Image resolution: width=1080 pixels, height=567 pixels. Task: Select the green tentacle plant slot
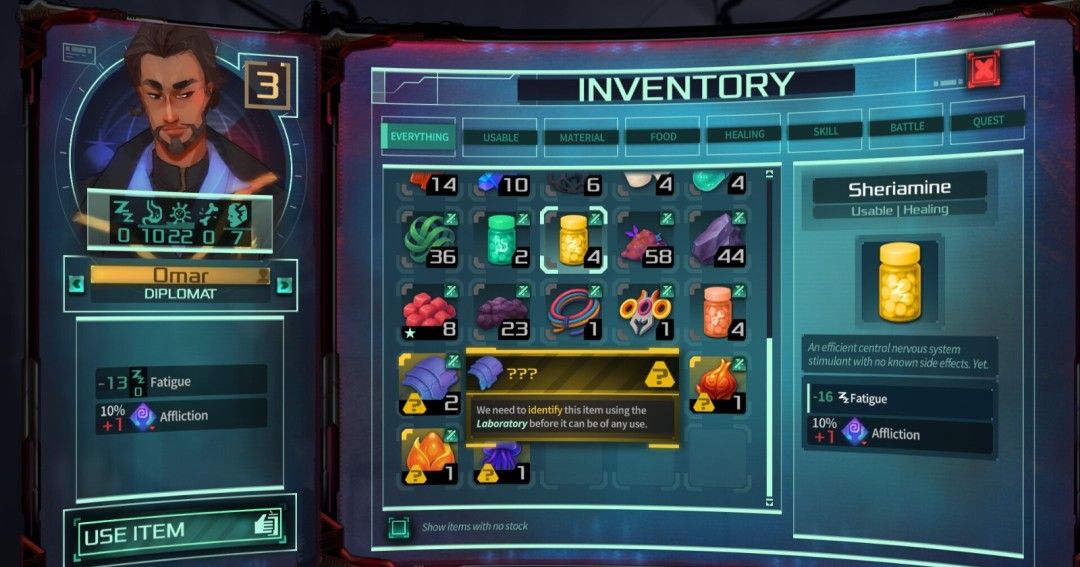click(x=430, y=240)
